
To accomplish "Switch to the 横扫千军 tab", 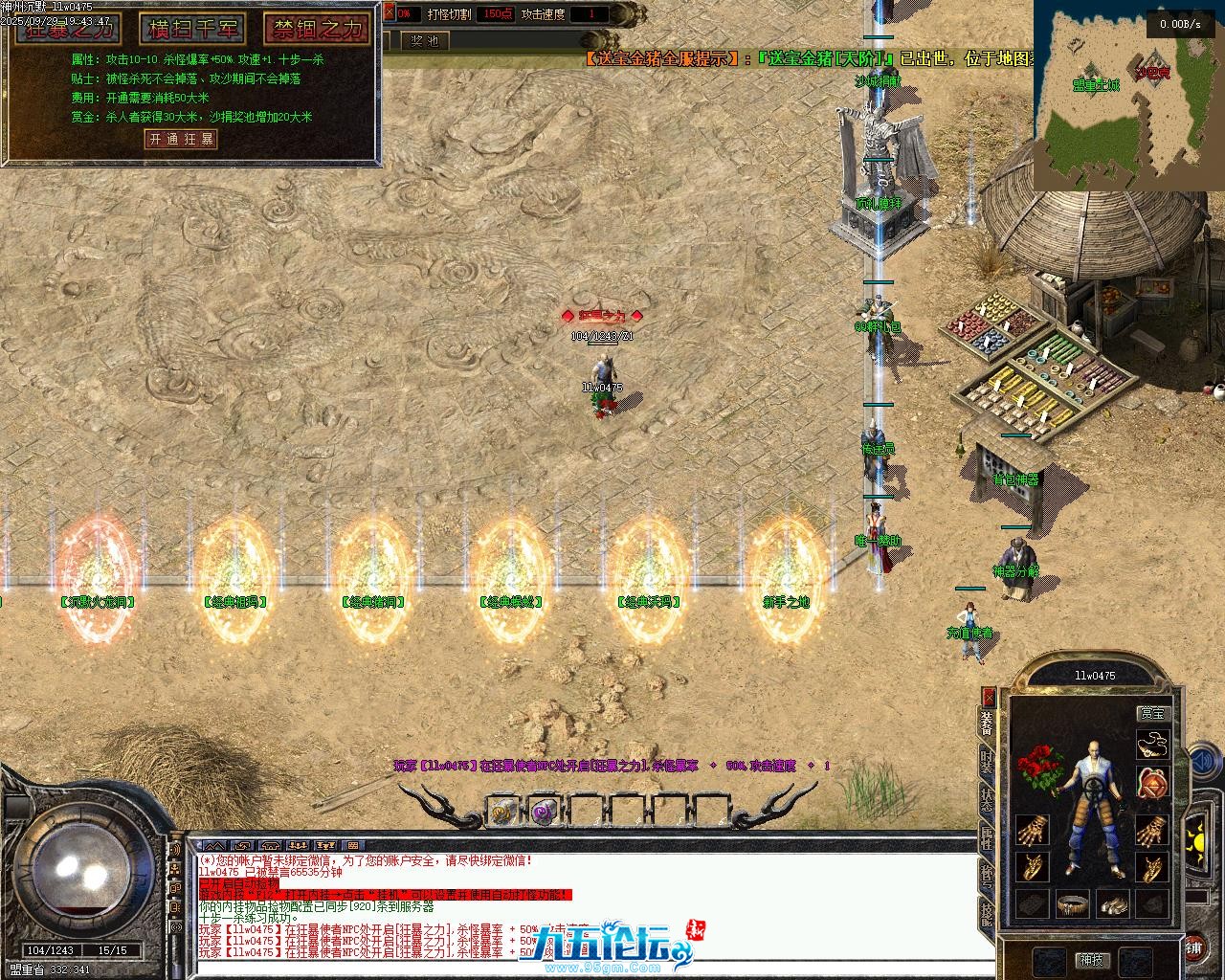I will (192, 29).
